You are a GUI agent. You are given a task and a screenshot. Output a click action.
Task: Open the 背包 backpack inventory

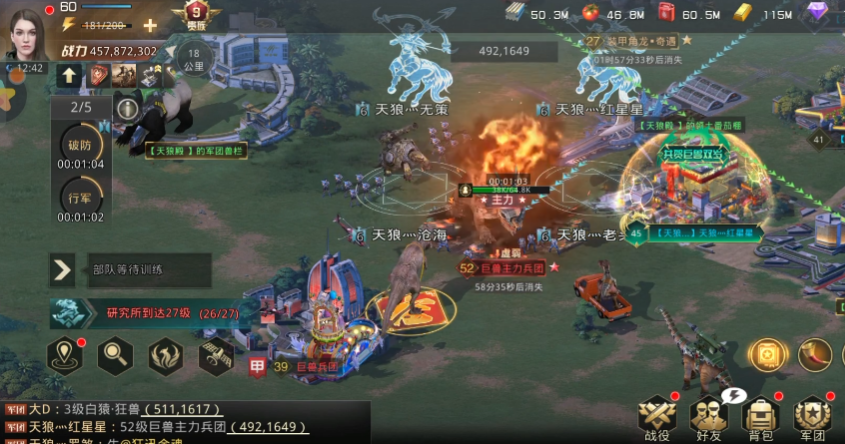(762, 416)
